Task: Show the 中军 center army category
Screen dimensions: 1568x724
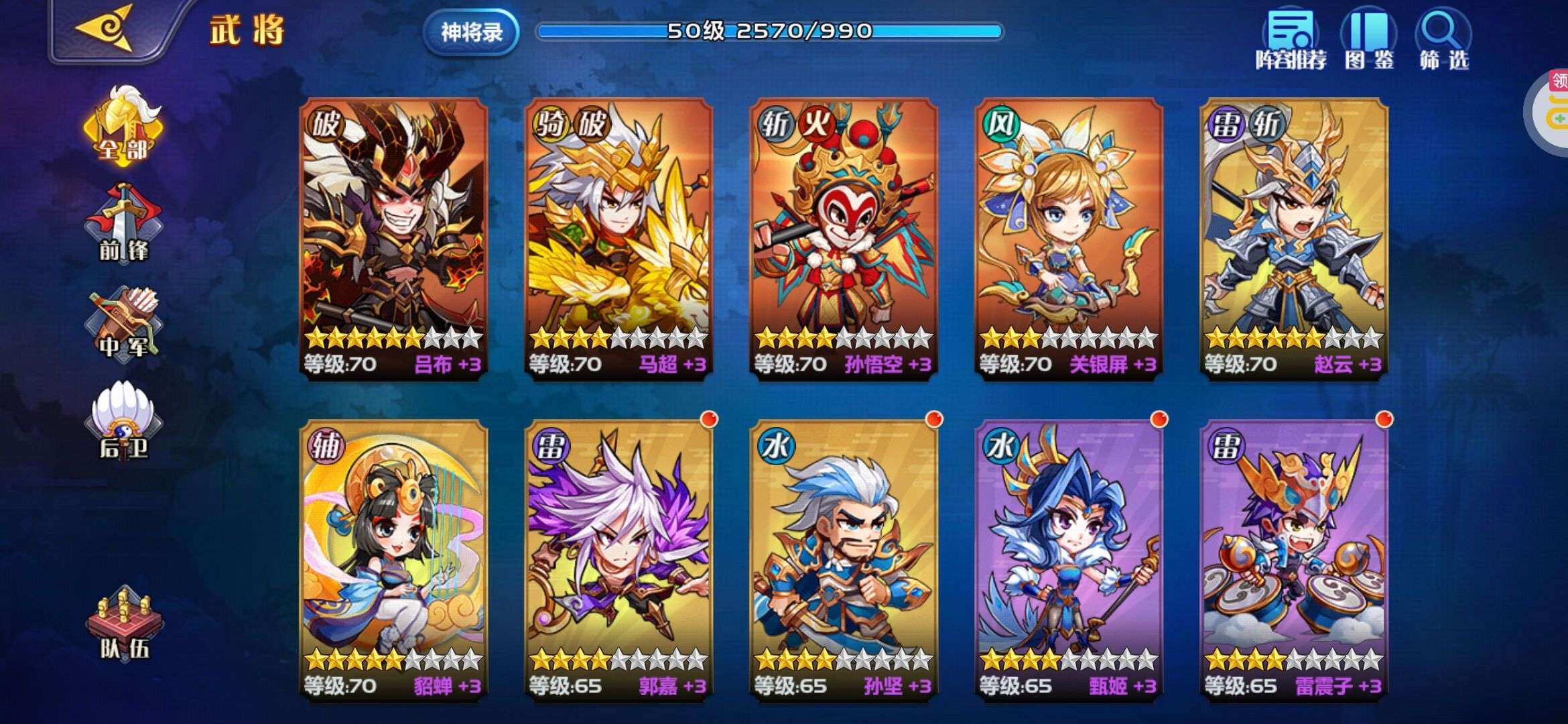Action: pos(123,325)
